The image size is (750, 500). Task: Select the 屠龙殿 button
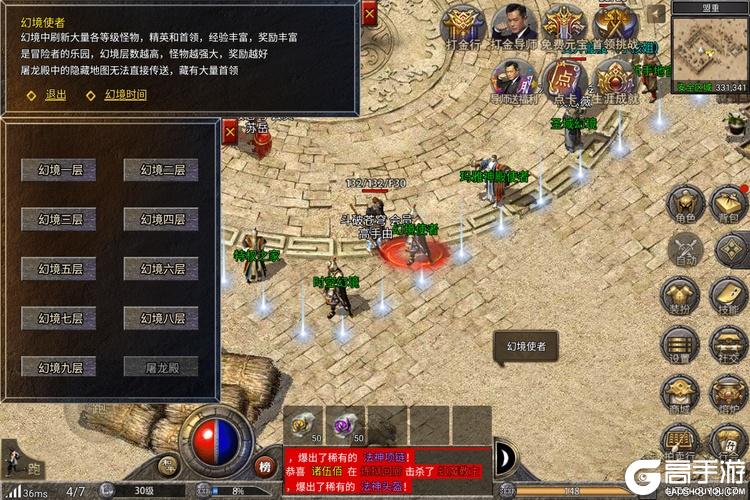click(x=162, y=367)
